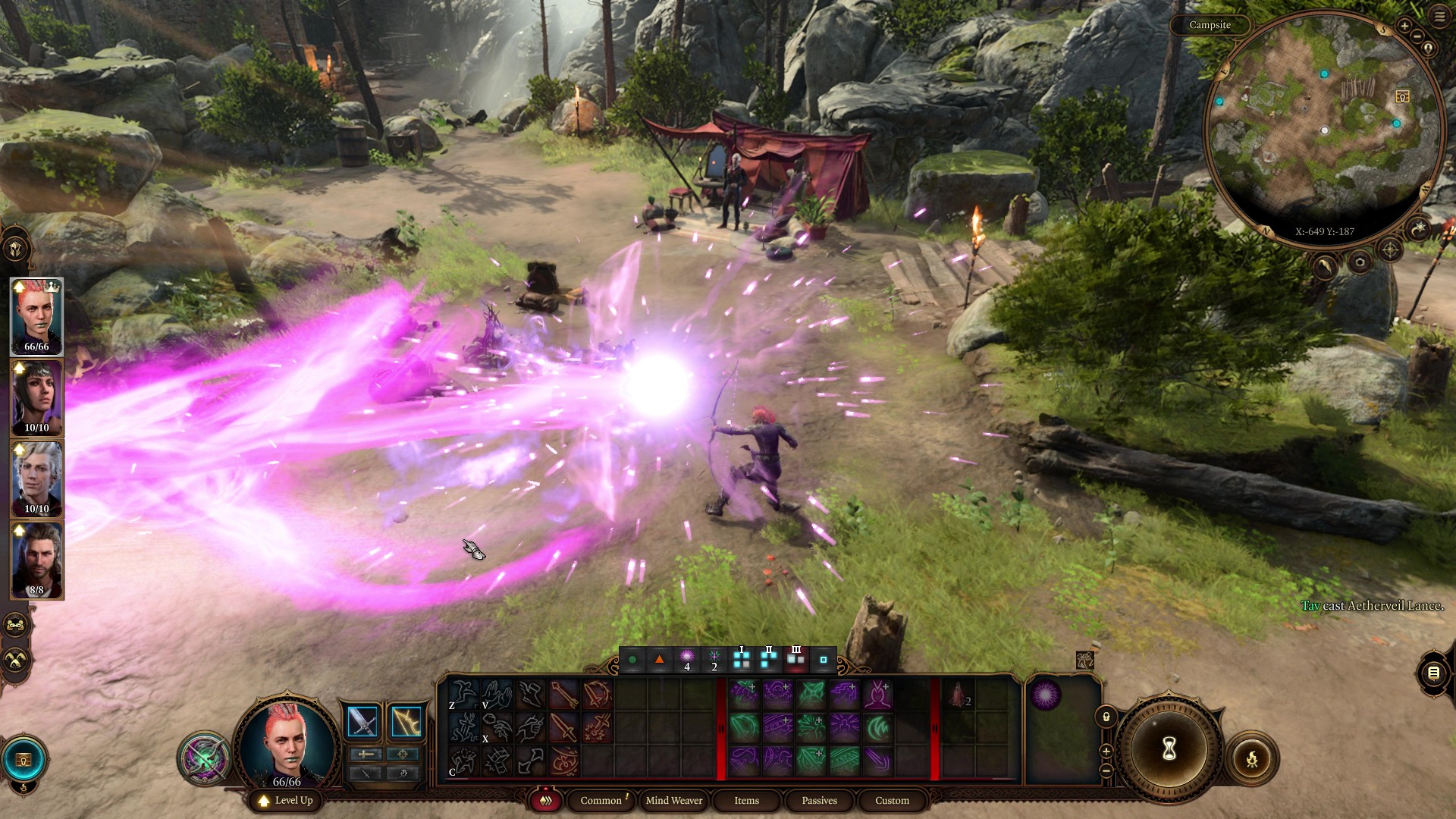Switch to the Common hotbar tab
Viewport: 1456px width, 819px height.
[x=601, y=801]
